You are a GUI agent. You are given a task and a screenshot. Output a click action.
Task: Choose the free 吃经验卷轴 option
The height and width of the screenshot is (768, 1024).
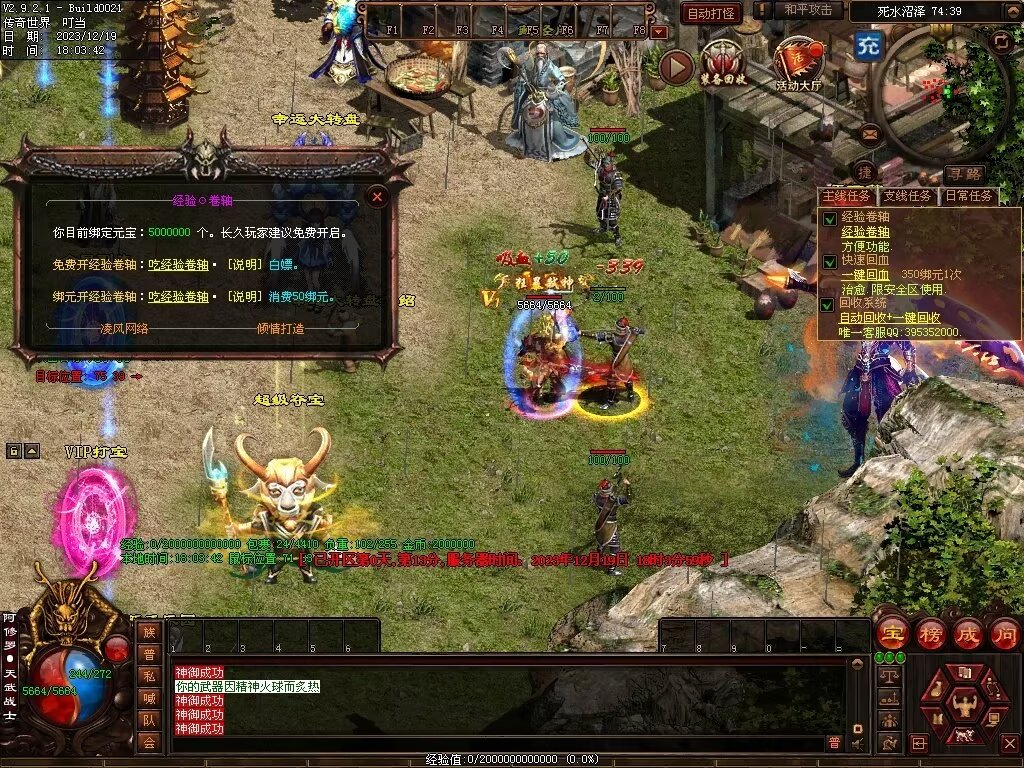point(178,265)
